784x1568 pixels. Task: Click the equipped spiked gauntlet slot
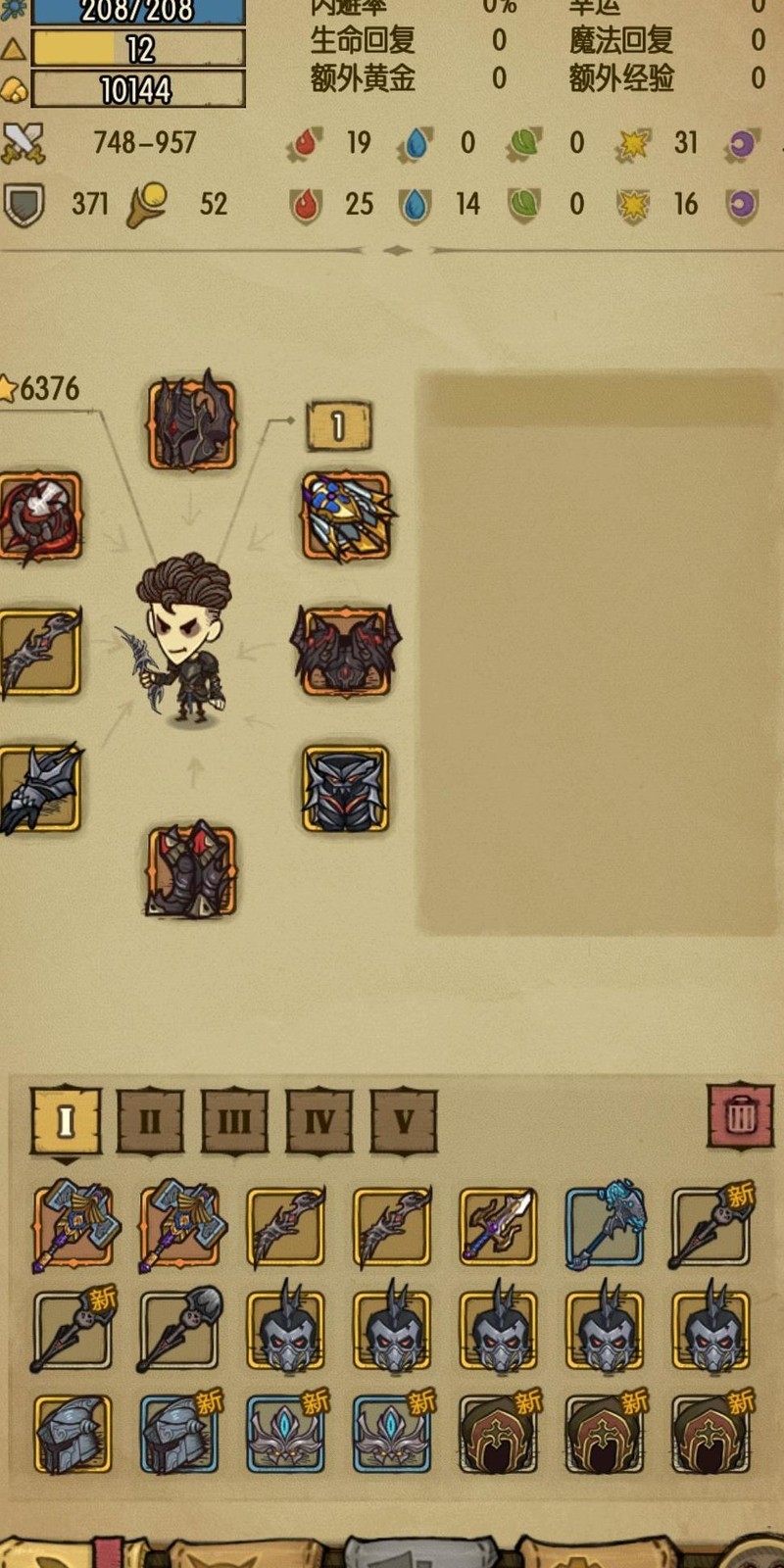click(x=39, y=790)
